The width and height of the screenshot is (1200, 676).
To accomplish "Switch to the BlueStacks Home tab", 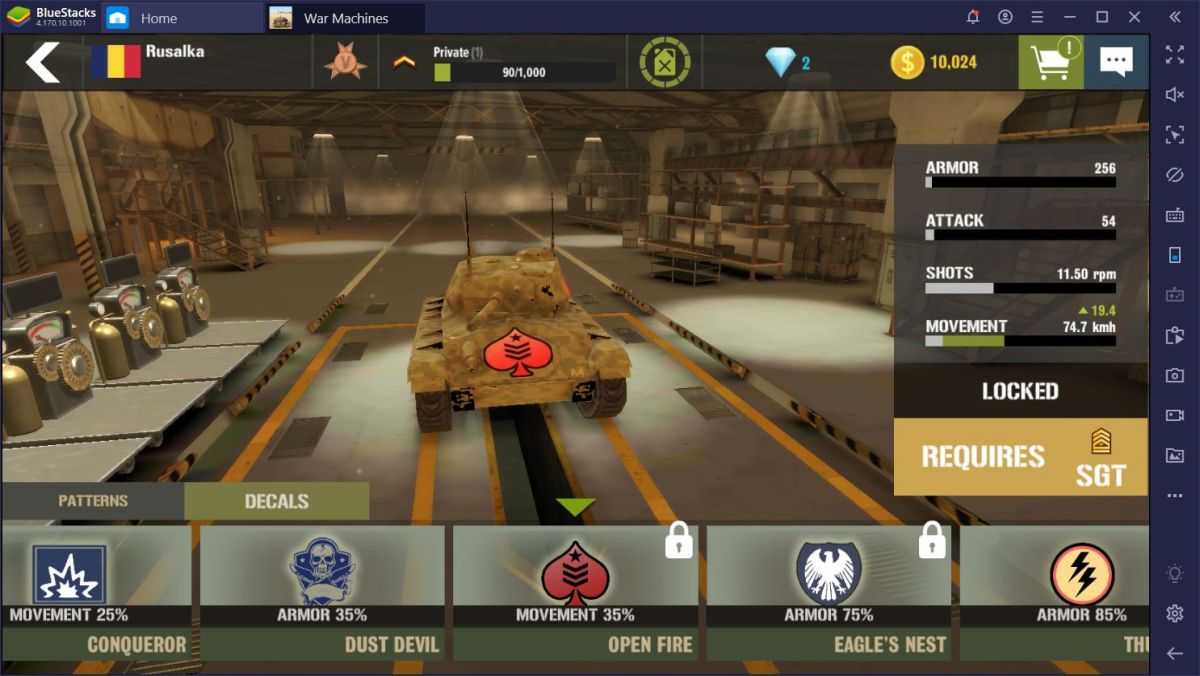I will pyautogui.click(x=158, y=18).
